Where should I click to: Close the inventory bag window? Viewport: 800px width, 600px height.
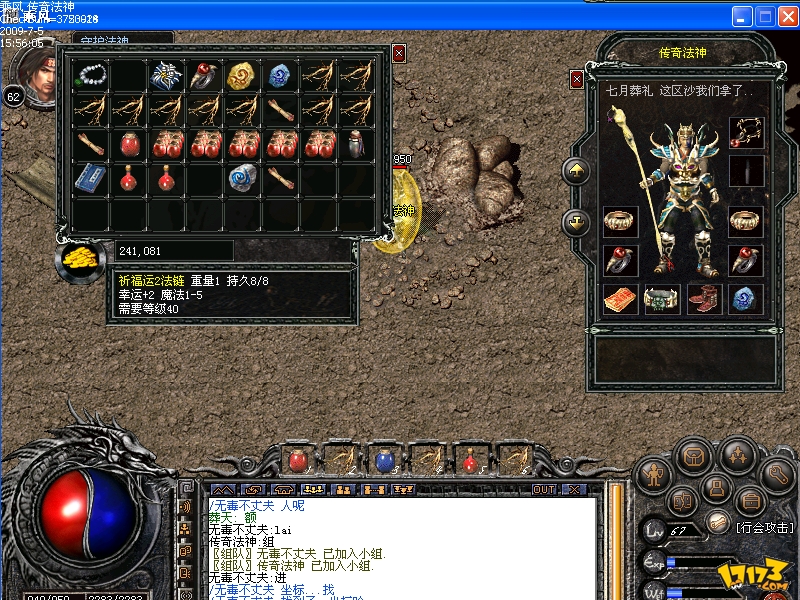point(399,53)
